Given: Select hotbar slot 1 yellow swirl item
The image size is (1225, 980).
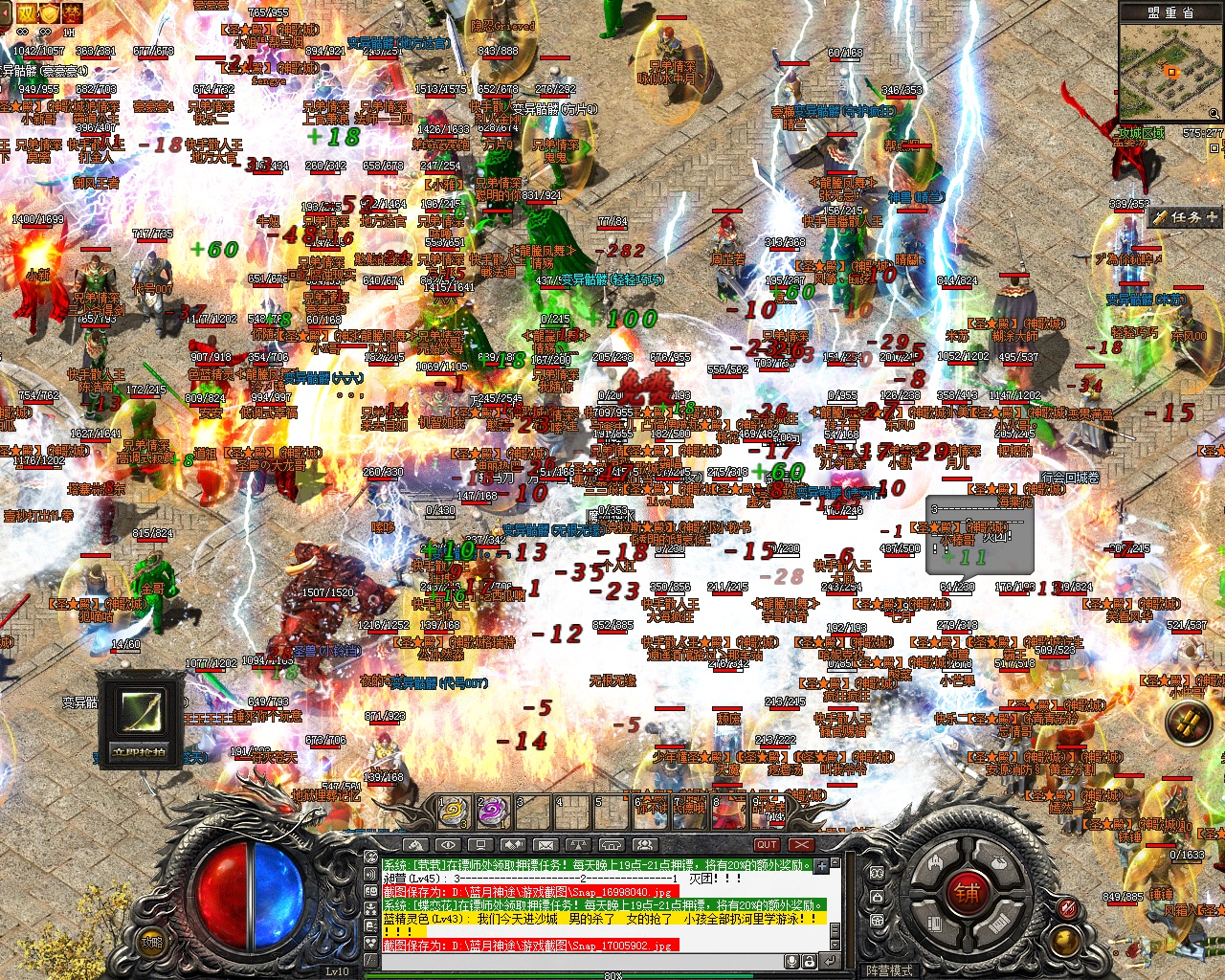Looking at the screenshot, I should point(453,813).
